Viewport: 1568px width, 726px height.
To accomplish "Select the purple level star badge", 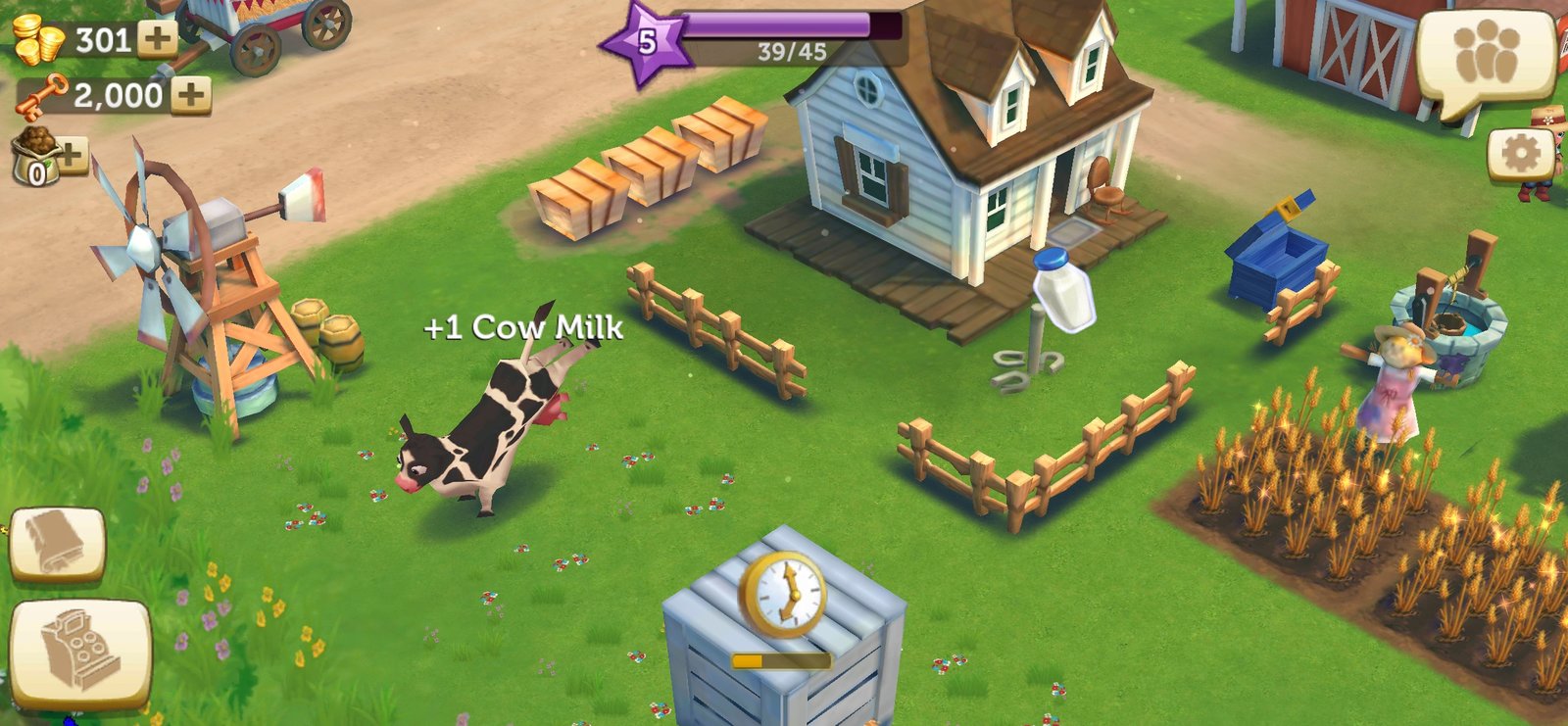I will coord(646,42).
